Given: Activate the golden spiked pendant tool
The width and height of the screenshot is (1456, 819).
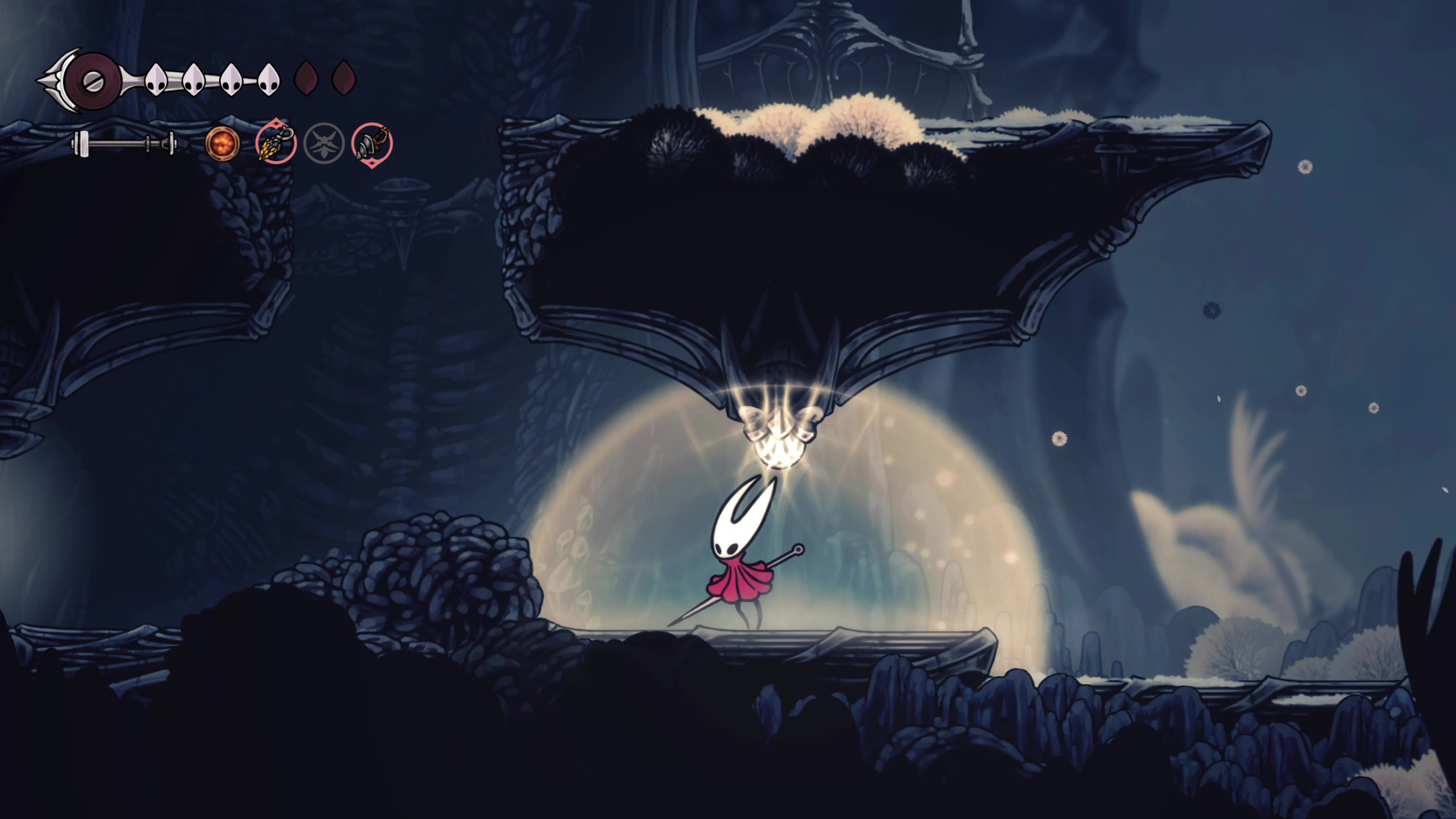Looking at the screenshot, I should pyautogui.click(x=276, y=142).
